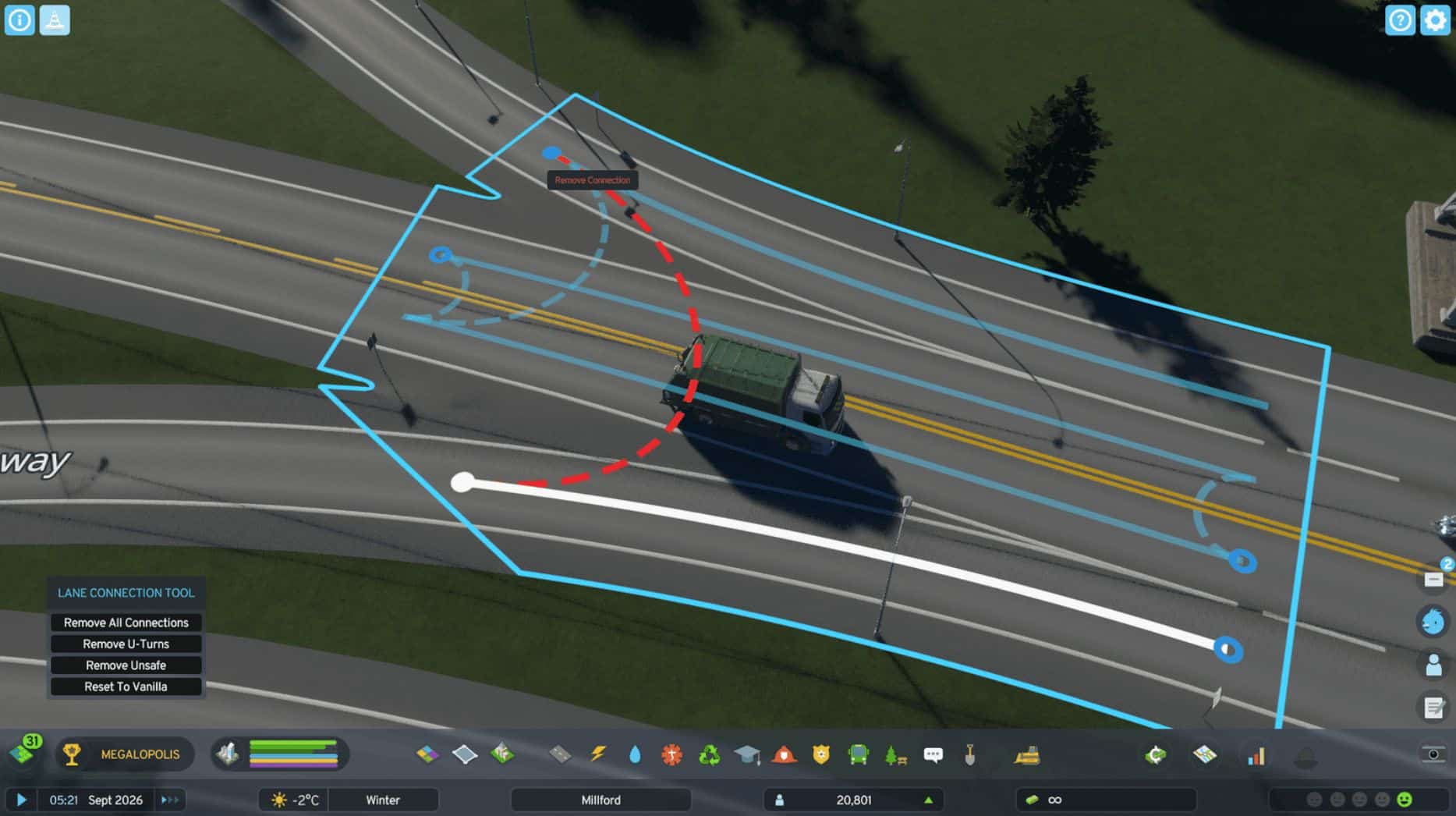Open the garbage recycling menu
Image resolution: width=1456 pixels, height=816 pixels.
click(x=709, y=754)
